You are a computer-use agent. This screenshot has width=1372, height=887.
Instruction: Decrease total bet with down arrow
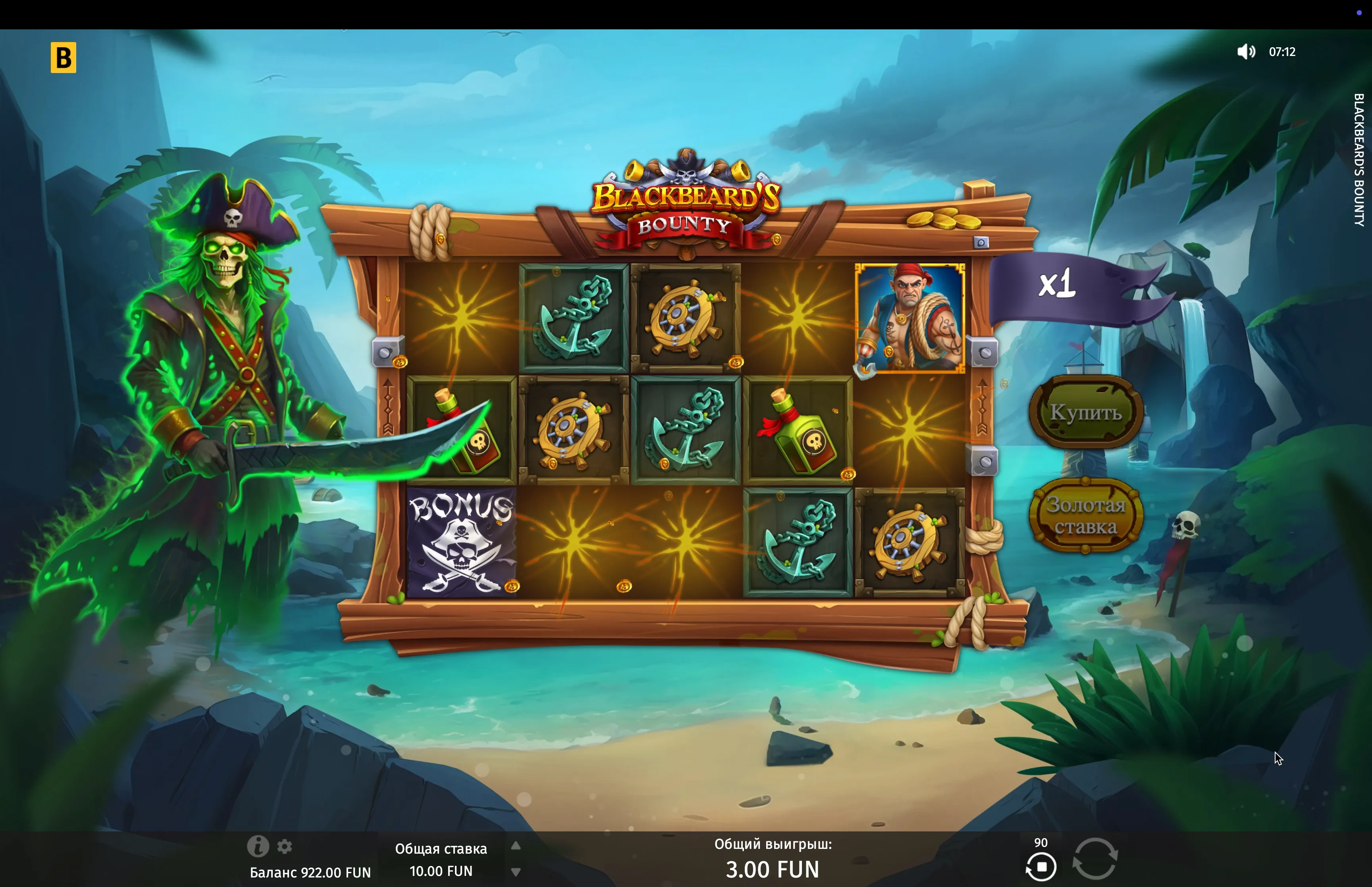[516, 872]
